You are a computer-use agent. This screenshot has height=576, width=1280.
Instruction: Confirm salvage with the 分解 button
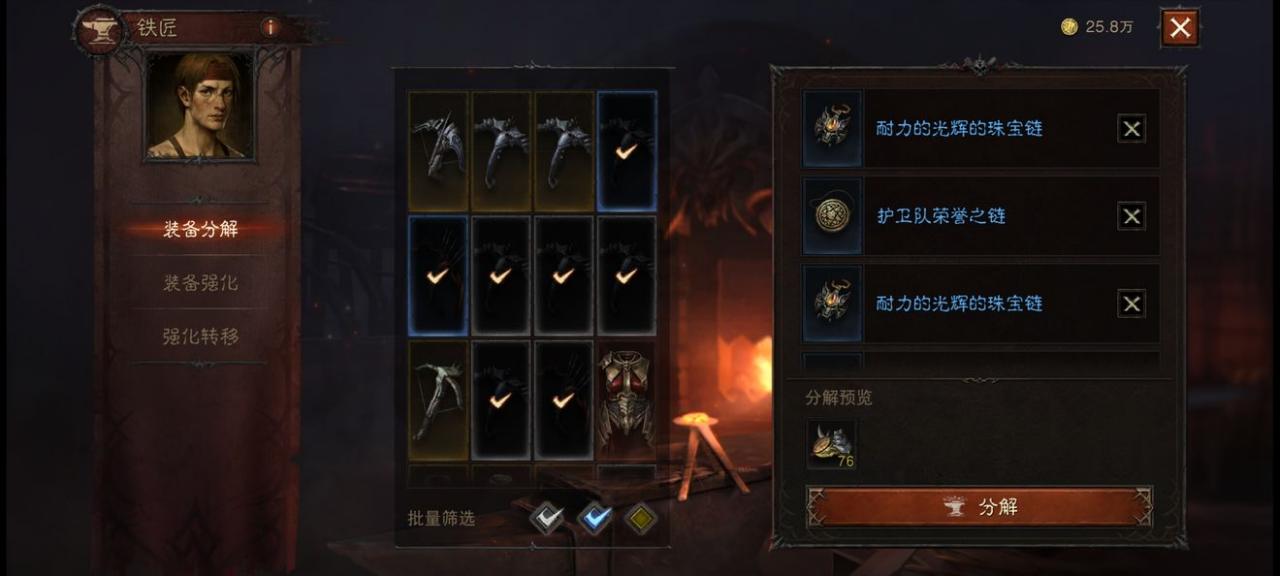coord(979,507)
